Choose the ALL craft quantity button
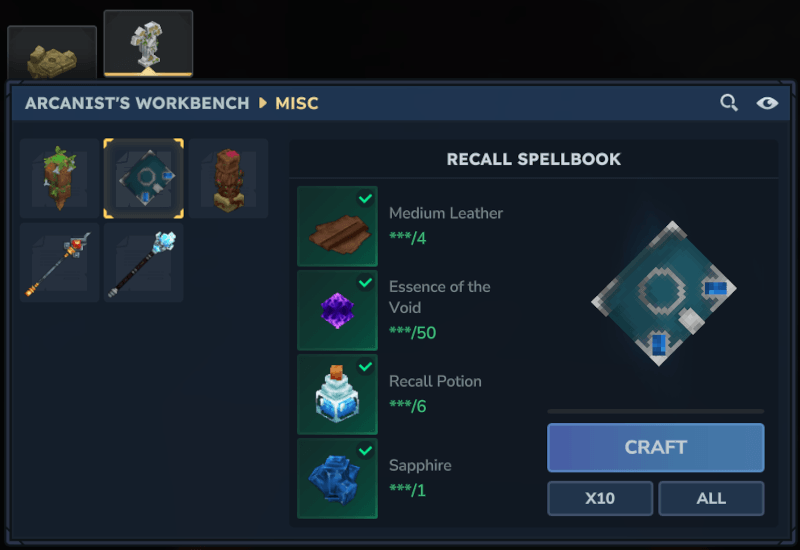This screenshot has width=800, height=550. (x=711, y=498)
